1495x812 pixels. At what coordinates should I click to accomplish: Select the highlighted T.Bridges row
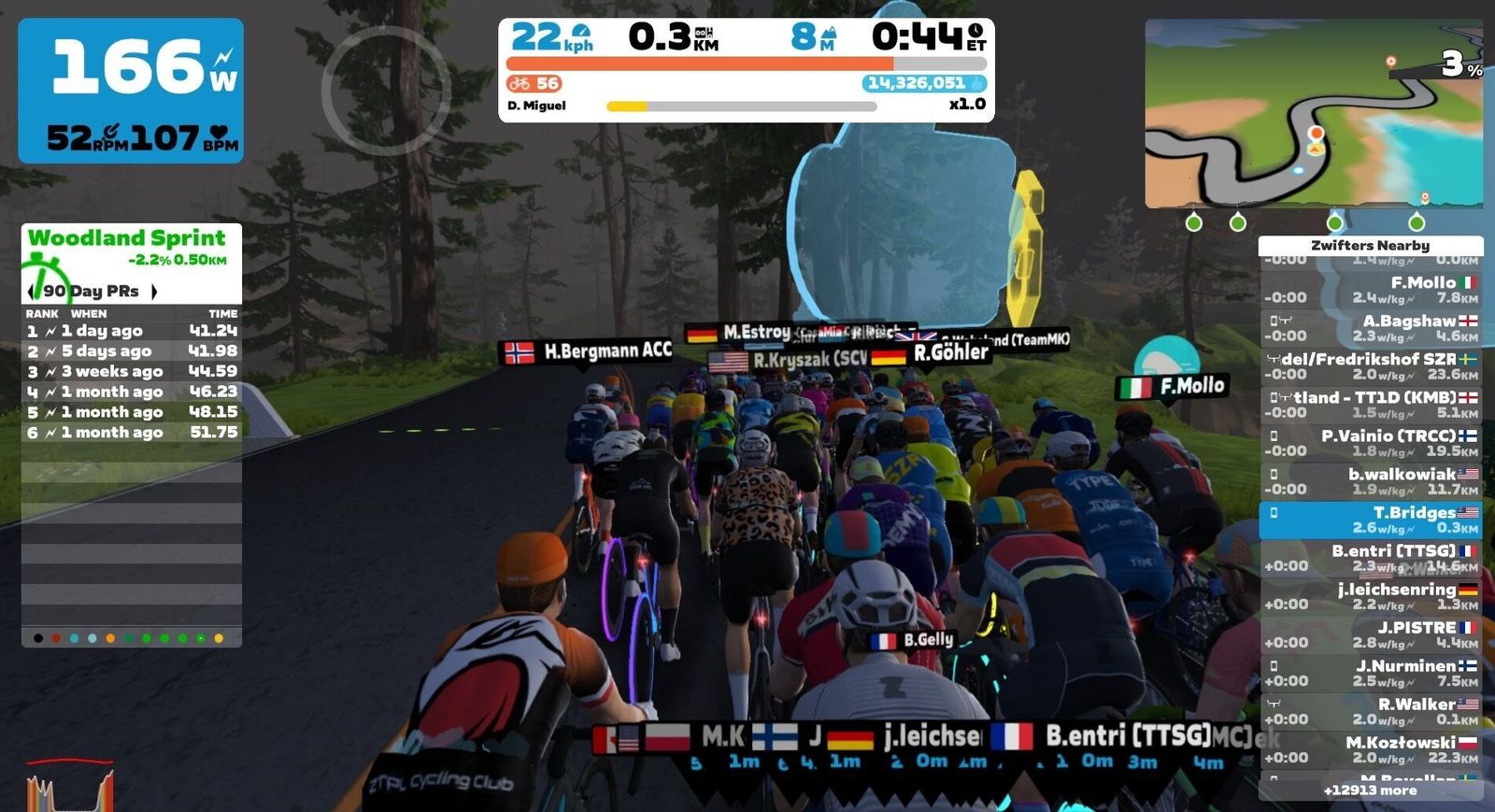(x=1370, y=520)
